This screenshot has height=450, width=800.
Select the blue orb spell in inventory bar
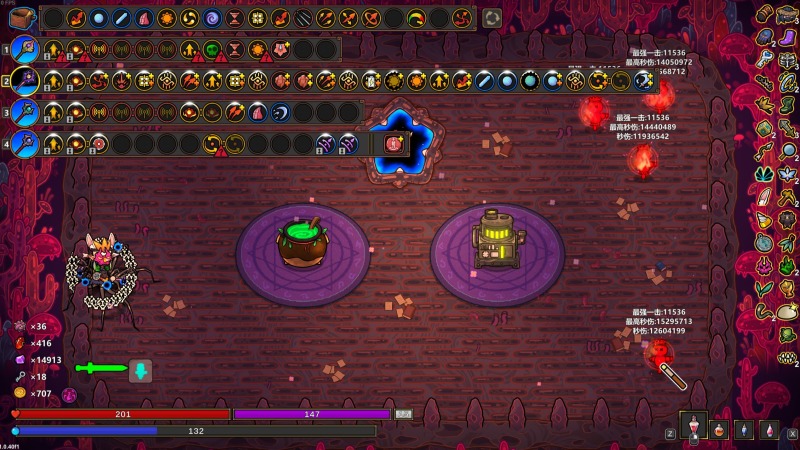point(98,18)
